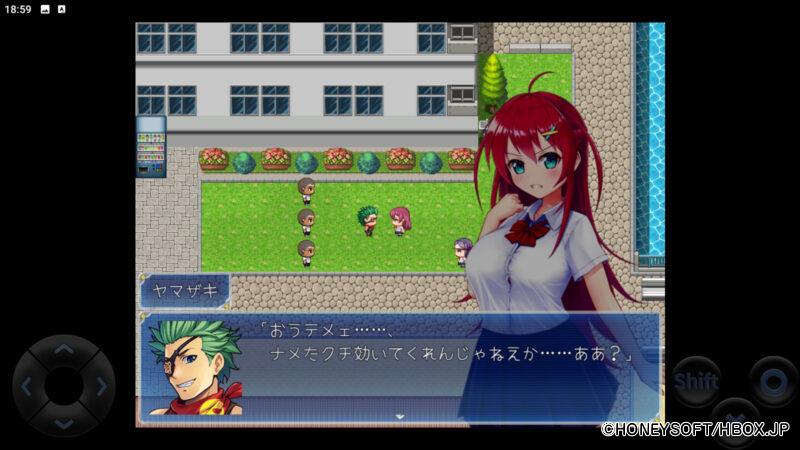Tap the X cancel button
Image resolution: width=800 pixels, height=450 pixels.
(735, 415)
